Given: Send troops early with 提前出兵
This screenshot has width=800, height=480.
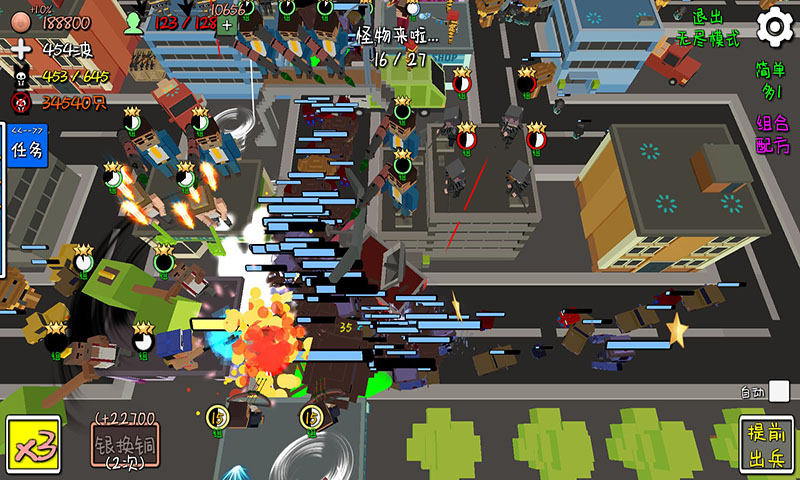Looking at the screenshot, I should [767, 445].
